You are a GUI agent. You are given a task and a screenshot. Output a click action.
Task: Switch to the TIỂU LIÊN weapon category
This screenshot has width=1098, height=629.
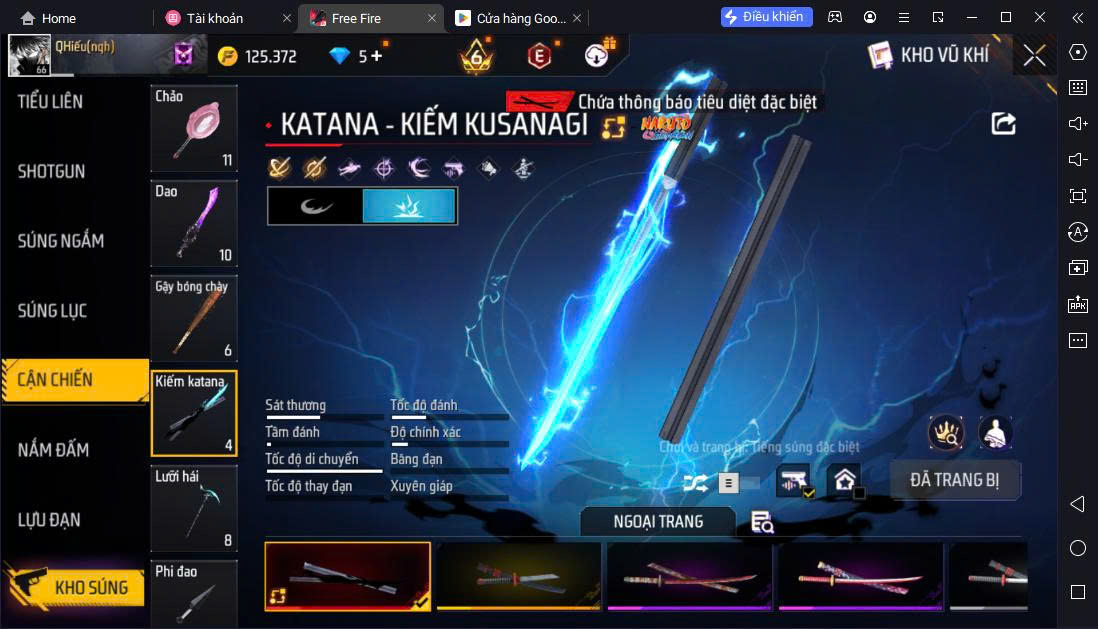coord(52,102)
